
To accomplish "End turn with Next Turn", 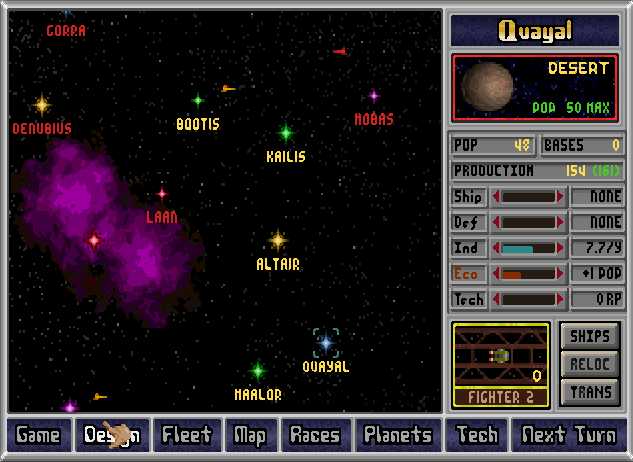I will tap(569, 435).
